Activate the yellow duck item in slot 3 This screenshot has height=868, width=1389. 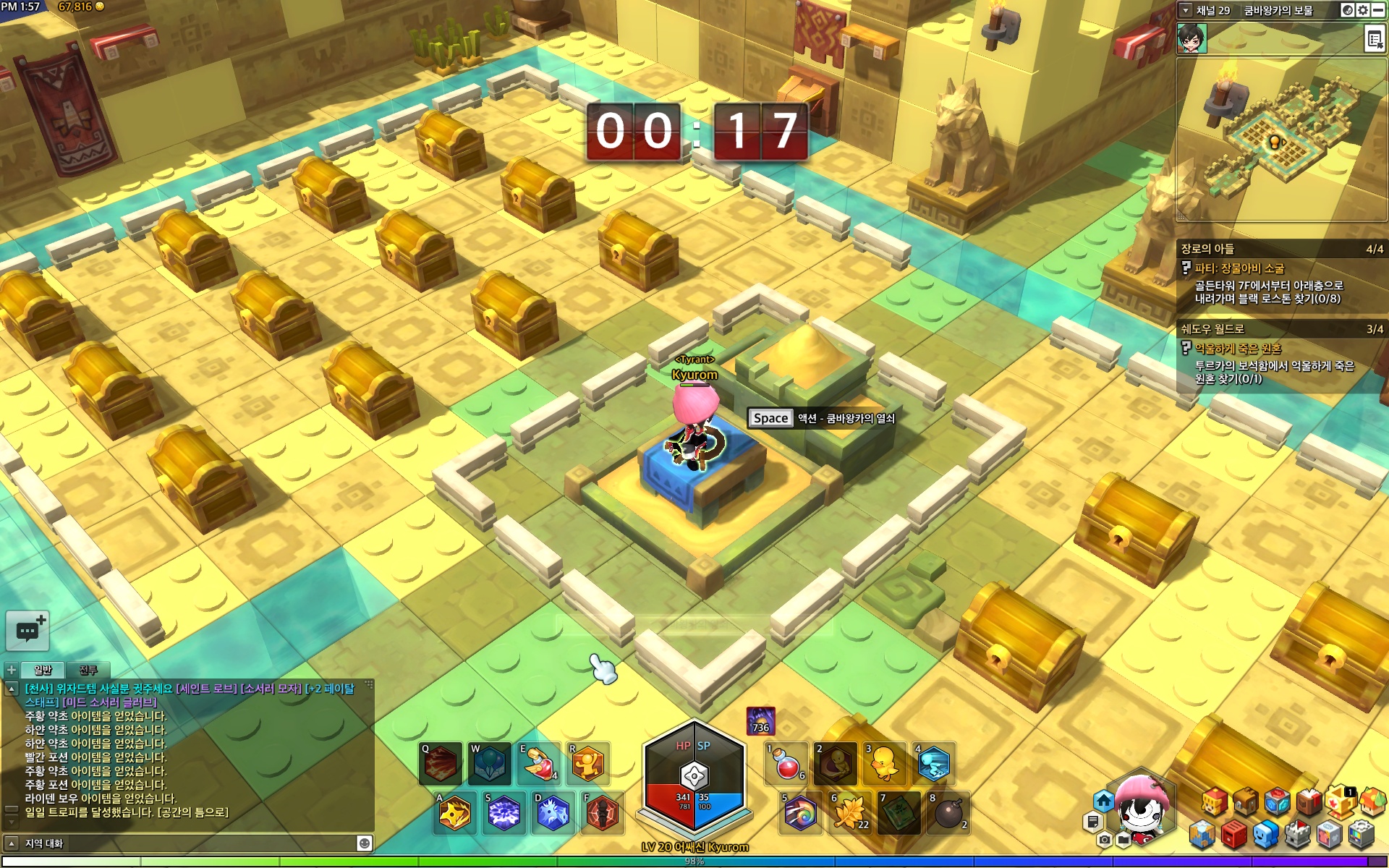tap(884, 764)
